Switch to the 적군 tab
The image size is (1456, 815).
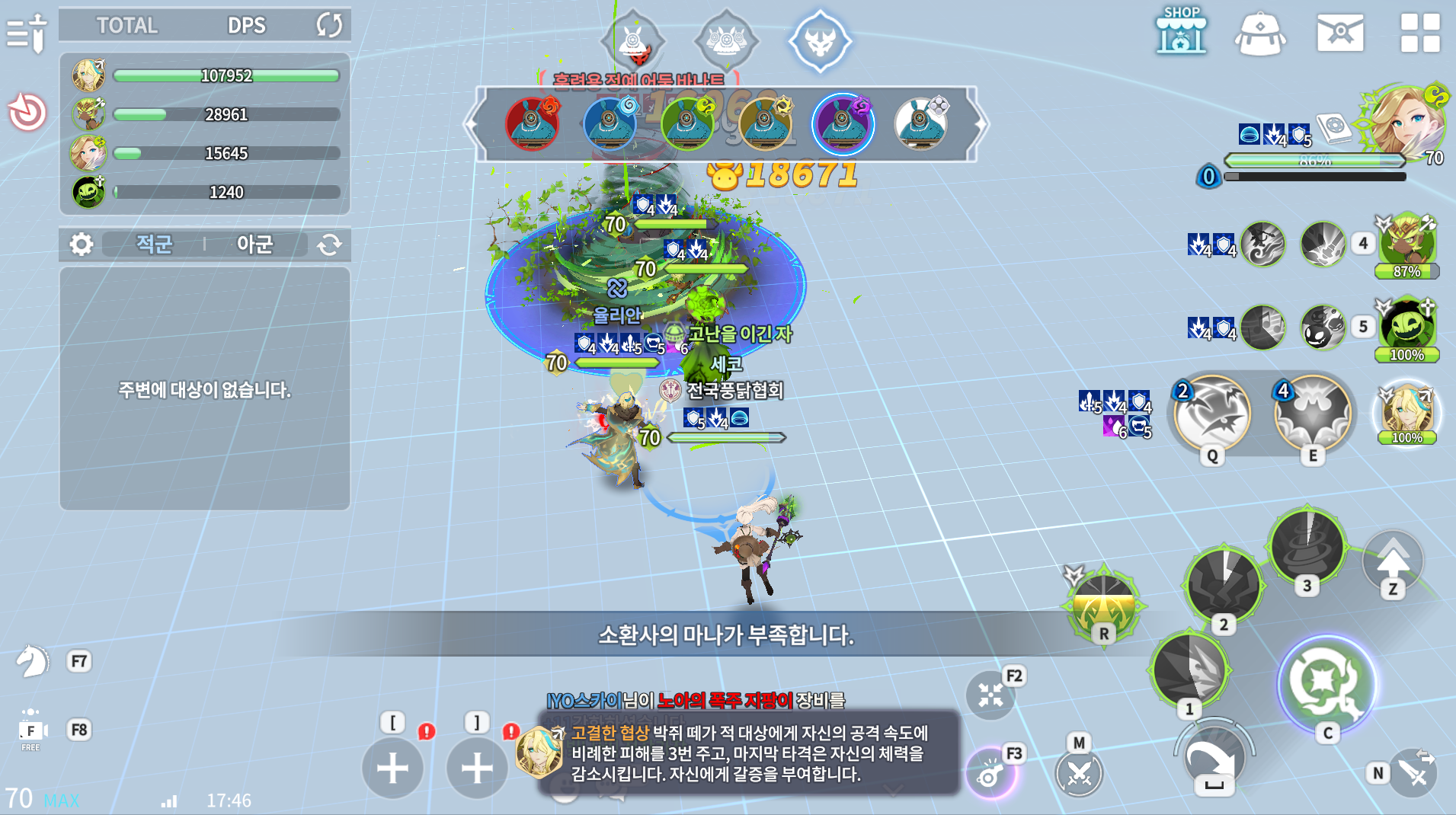click(154, 244)
